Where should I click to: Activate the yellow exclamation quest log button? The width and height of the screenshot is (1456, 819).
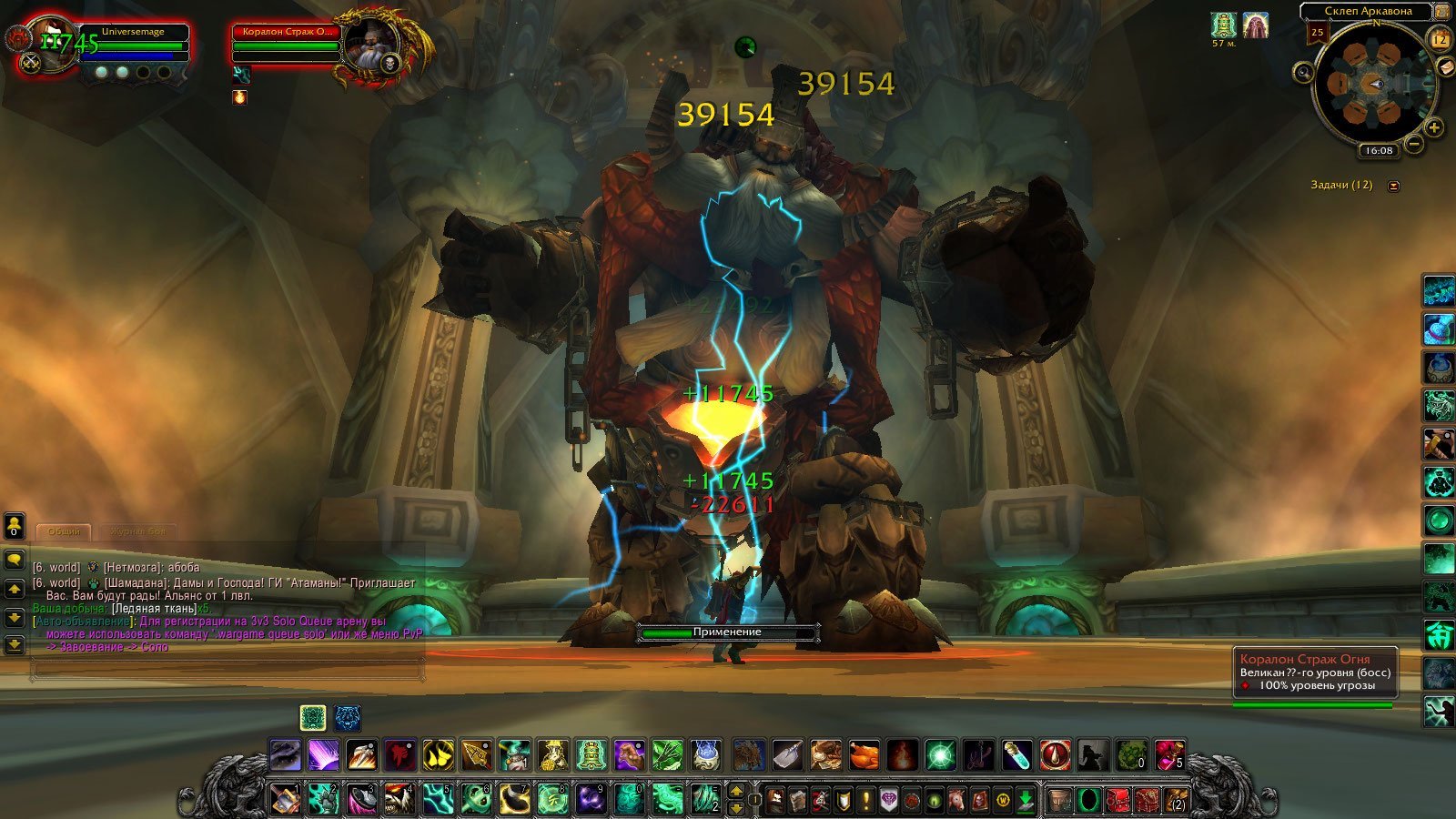(x=866, y=800)
